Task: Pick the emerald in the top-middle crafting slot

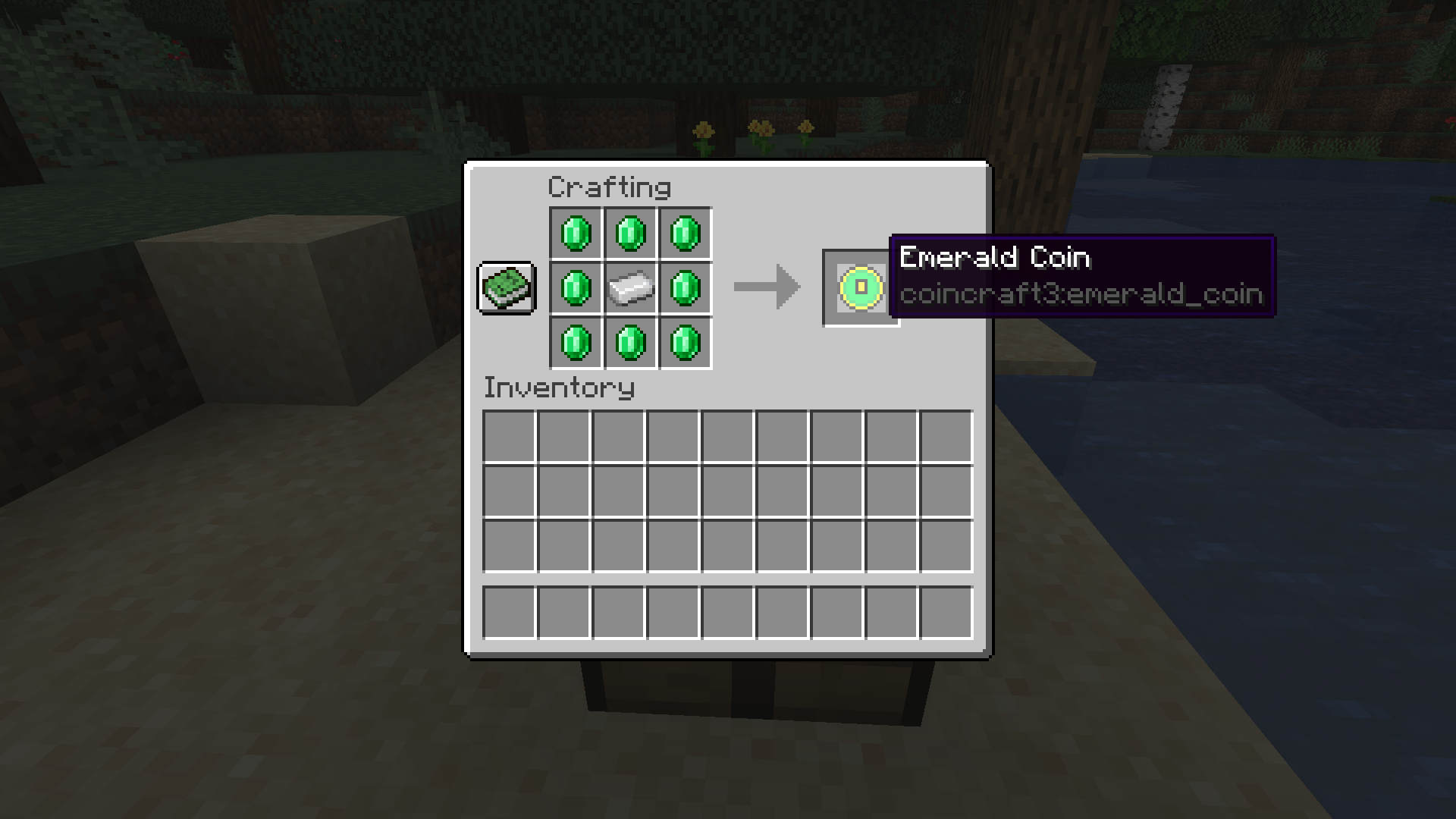Action: (630, 233)
